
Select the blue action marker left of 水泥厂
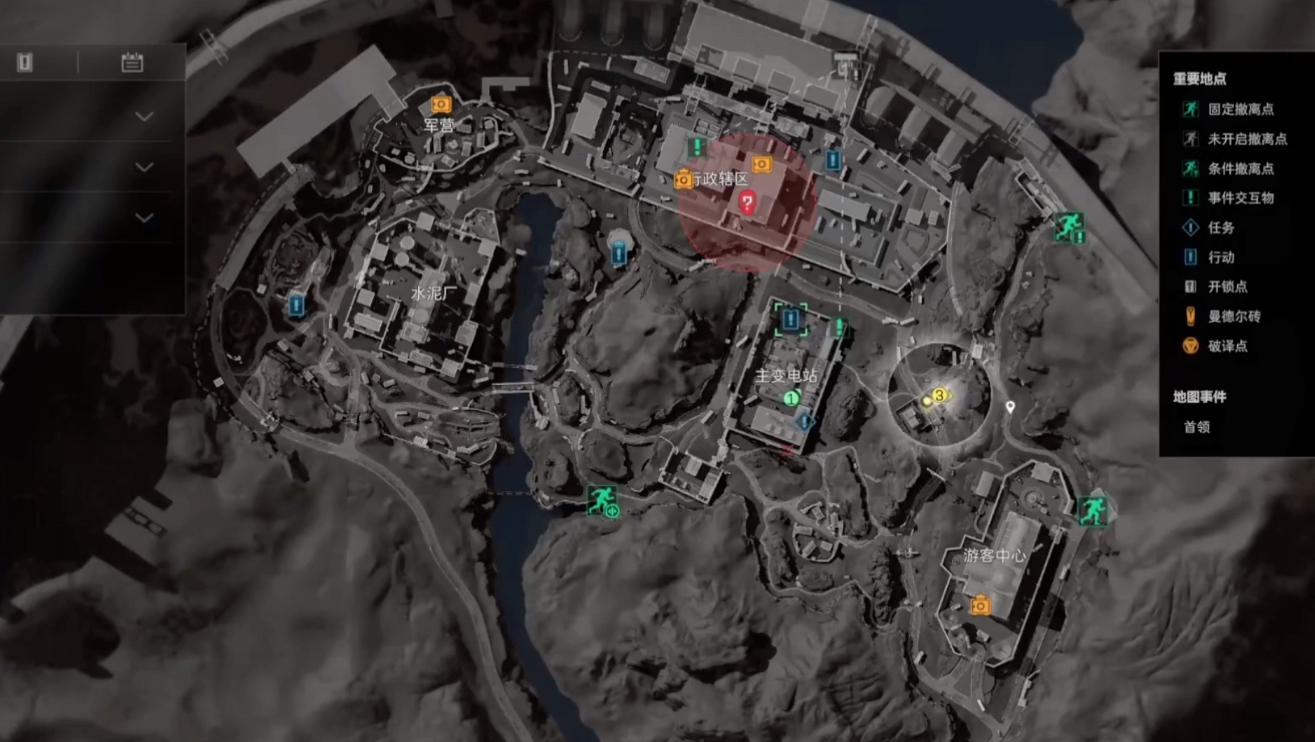[x=296, y=305]
